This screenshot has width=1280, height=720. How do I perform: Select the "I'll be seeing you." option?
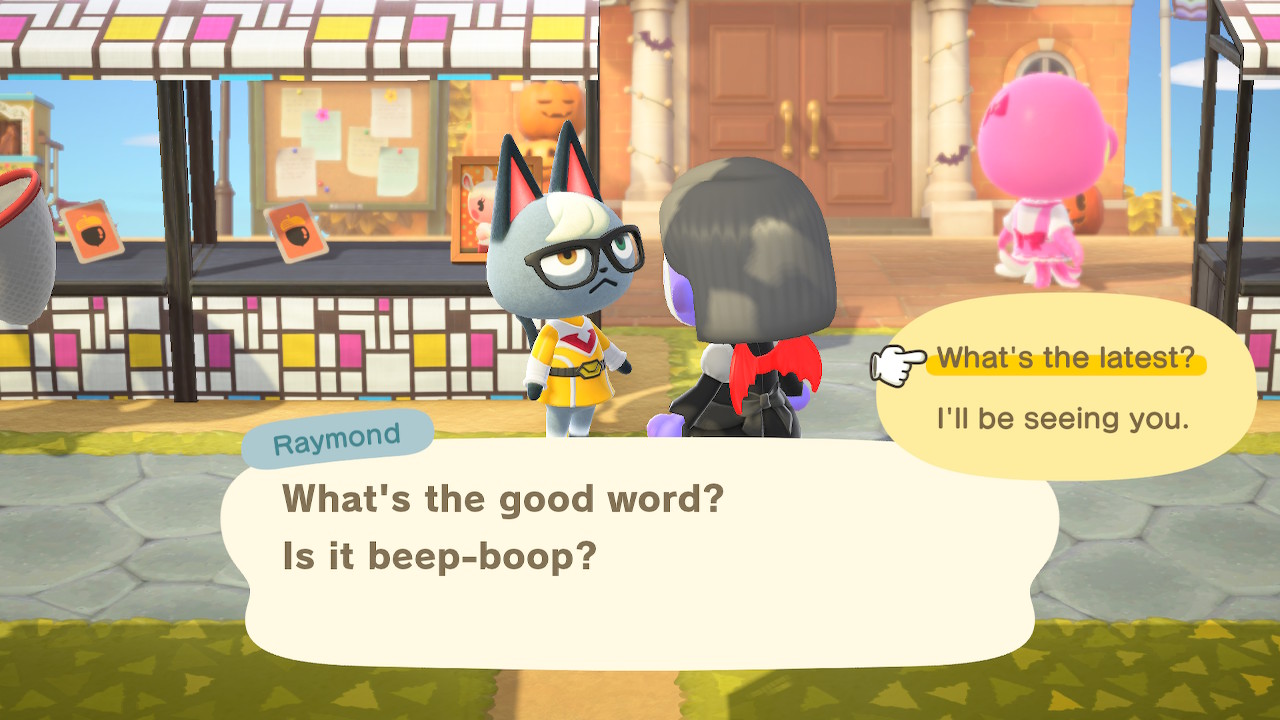(x=1062, y=419)
